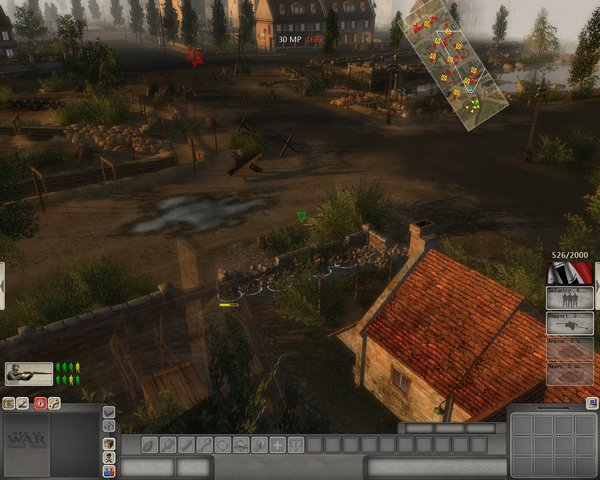Open the Infantry reinforcements category
The image size is (600, 480).
click(570, 297)
